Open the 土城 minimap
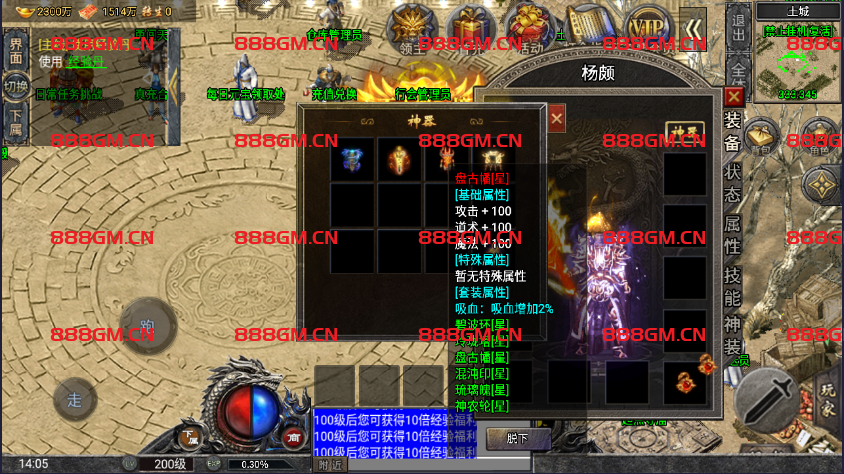The width and height of the screenshot is (844, 474). point(798,60)
